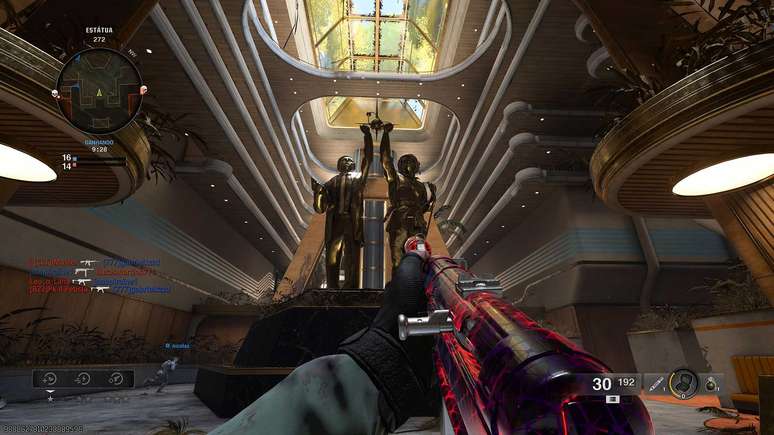The image size is (774, 435).
Task: Select the lethal grenade icon
Action: coord(710,383)
